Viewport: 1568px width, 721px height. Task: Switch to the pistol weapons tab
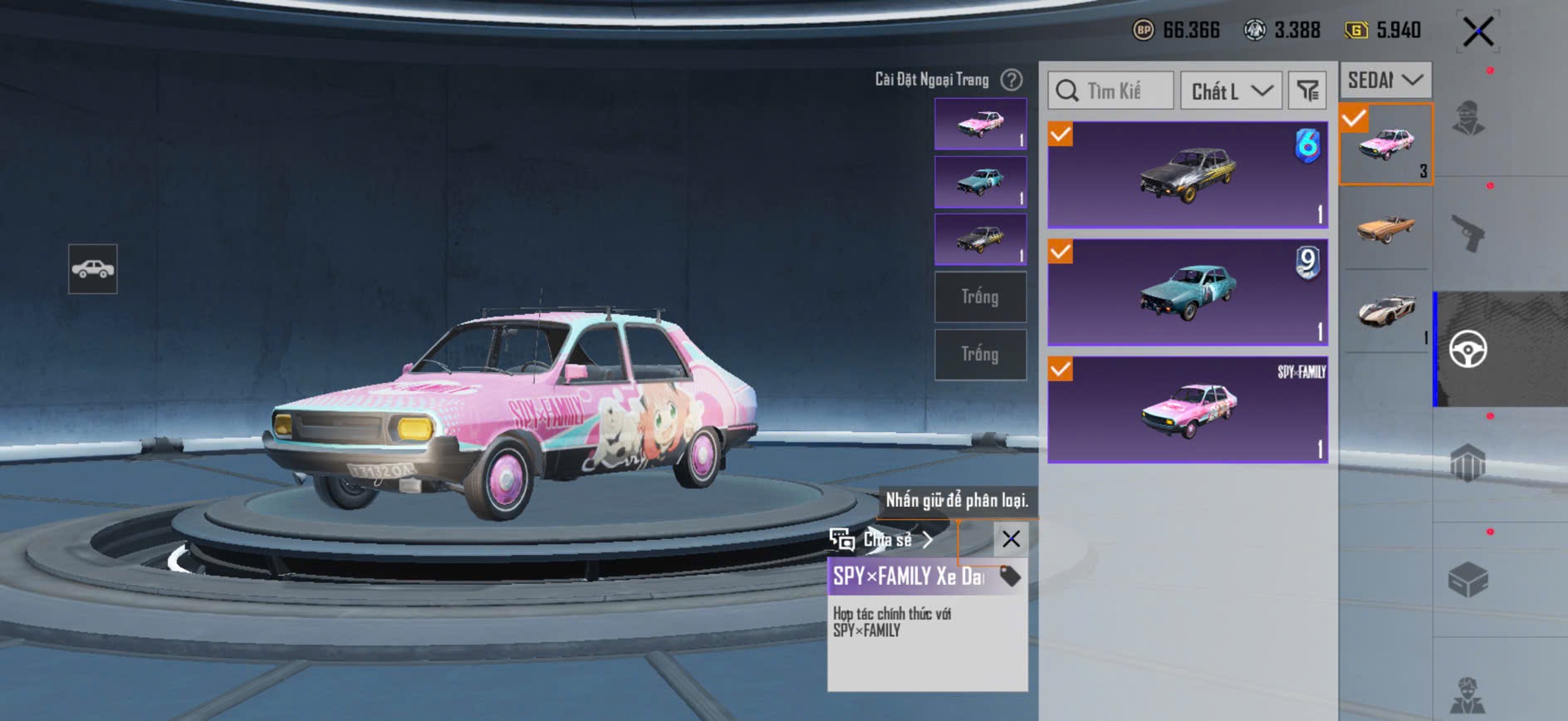tap(1468, 233)
